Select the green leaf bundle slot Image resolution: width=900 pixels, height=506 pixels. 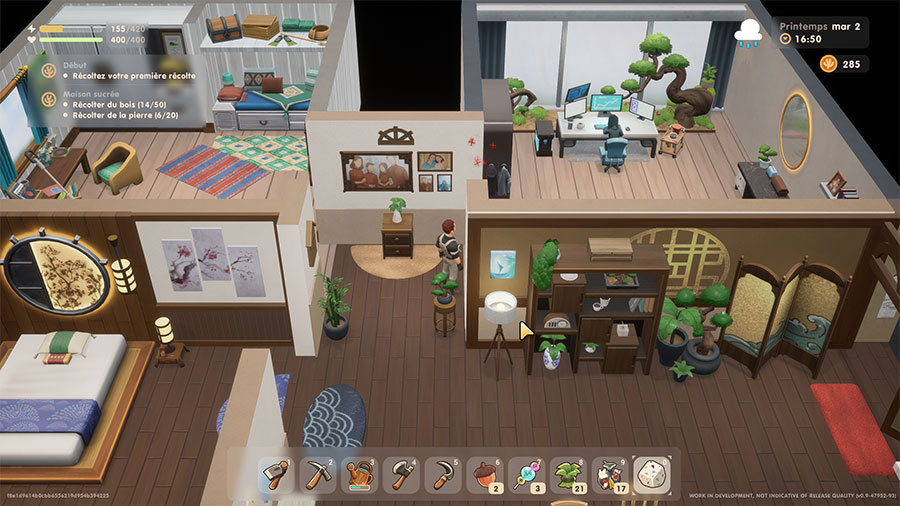coord(566,473)
